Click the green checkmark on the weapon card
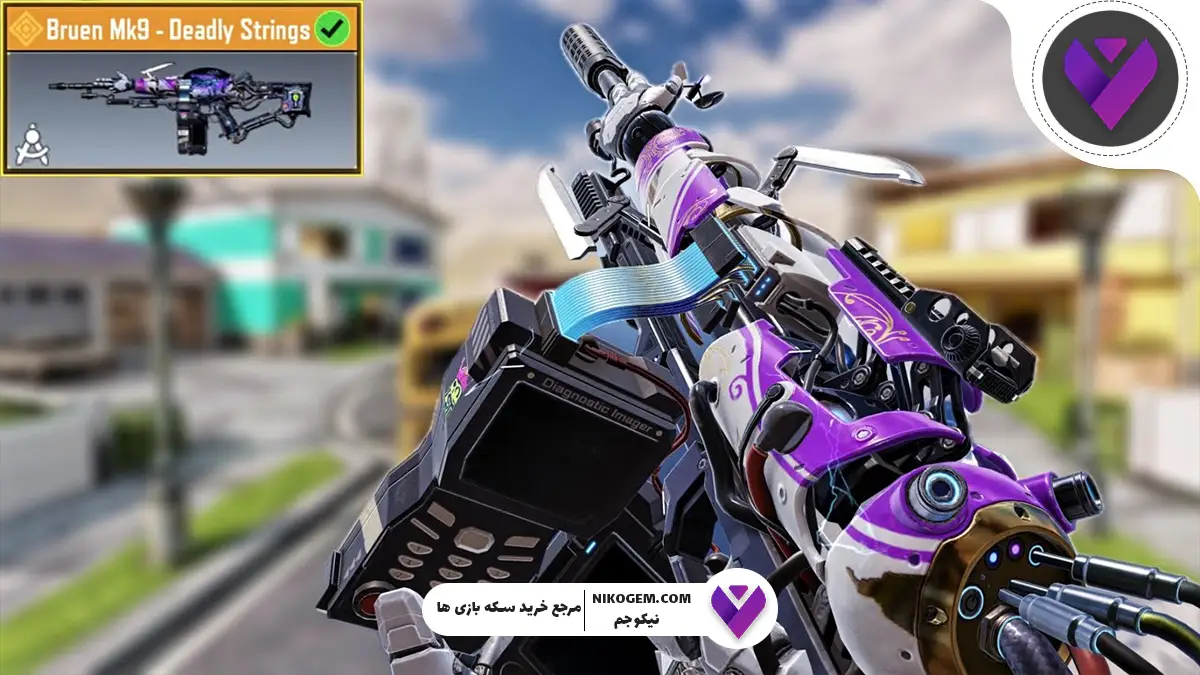The height and width of the screenshot is (675, 1200). (331, 29)
